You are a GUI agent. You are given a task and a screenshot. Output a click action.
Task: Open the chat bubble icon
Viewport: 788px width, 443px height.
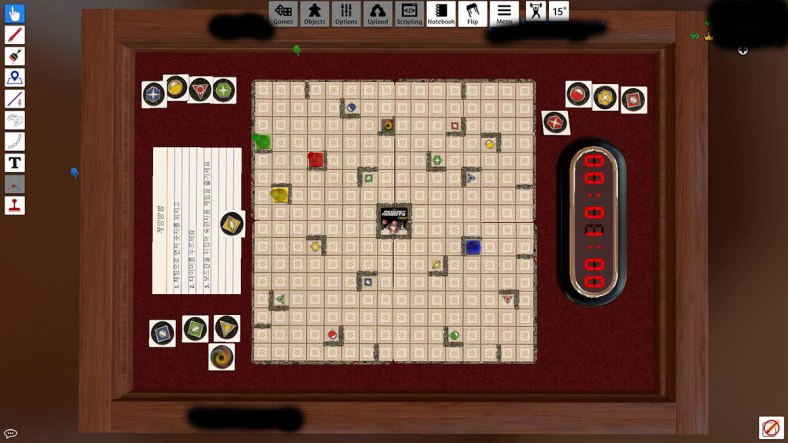pyautogui.click(x=10, y=433)
